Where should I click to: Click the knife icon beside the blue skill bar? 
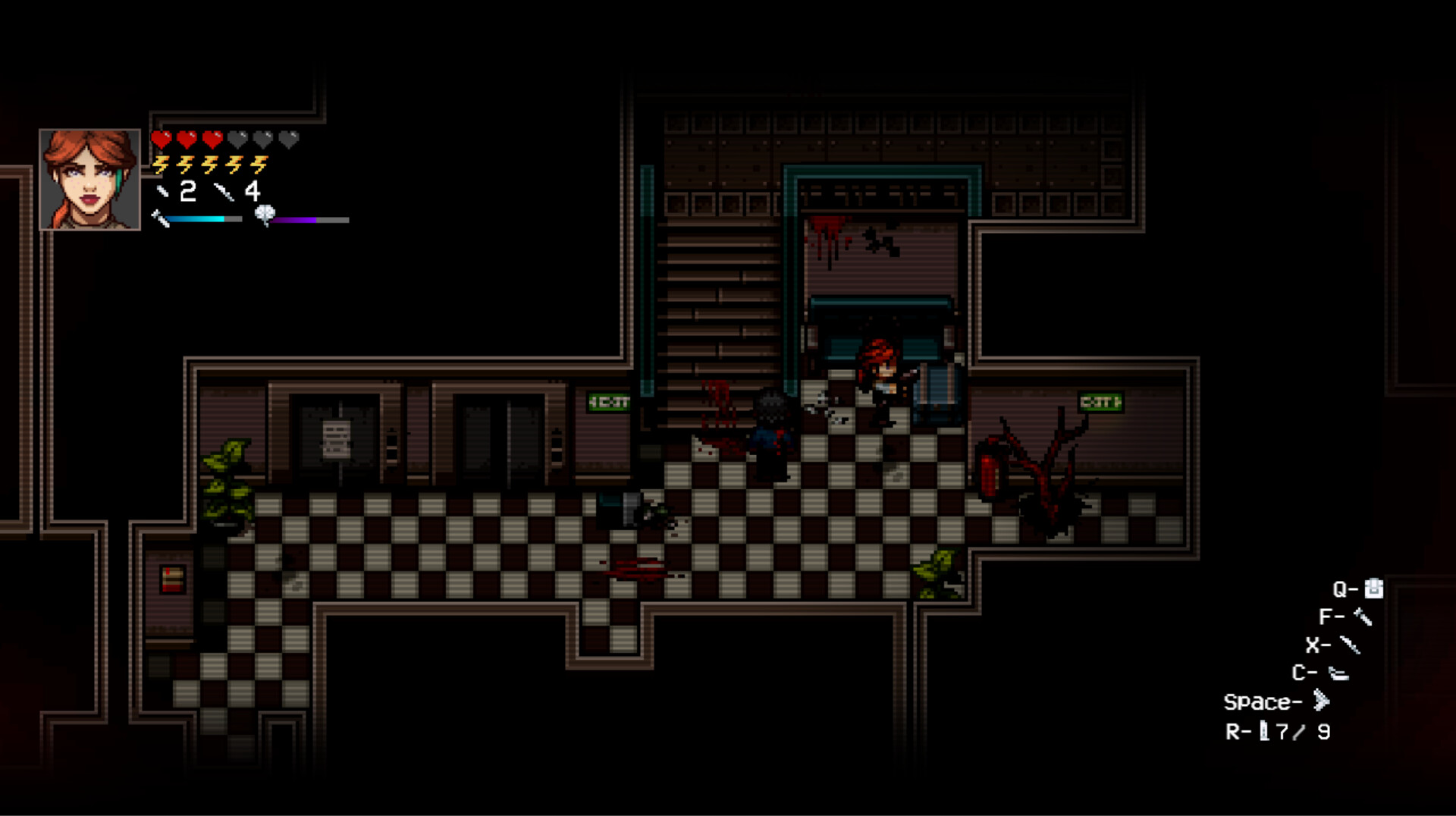pos(161,220)
